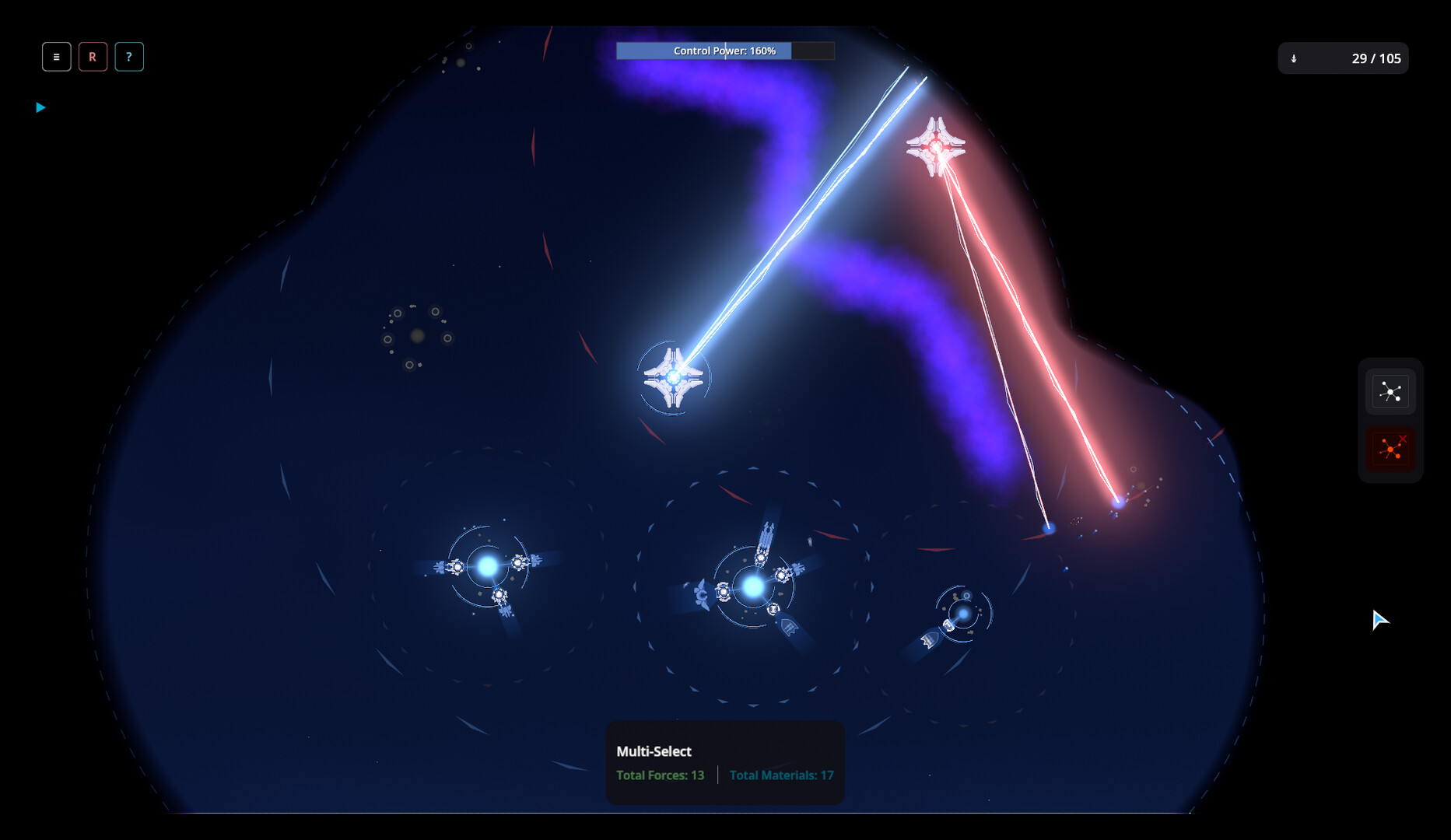Select the red enemy star at top right
This screenshot has width=1451, height=840.
pyautogui.click(x=936, y=145)
